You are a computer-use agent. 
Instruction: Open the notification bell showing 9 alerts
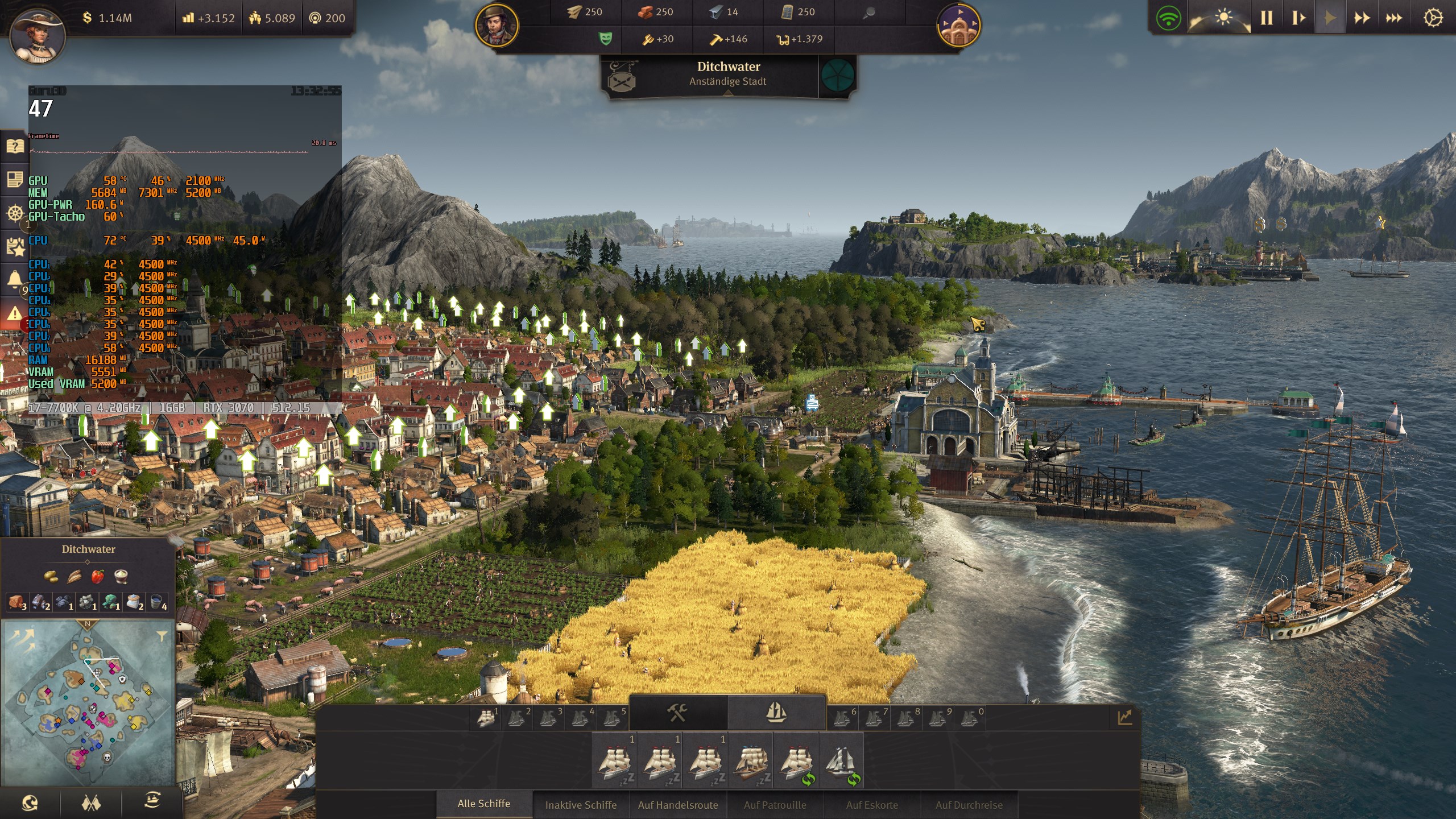coord(15,277)
